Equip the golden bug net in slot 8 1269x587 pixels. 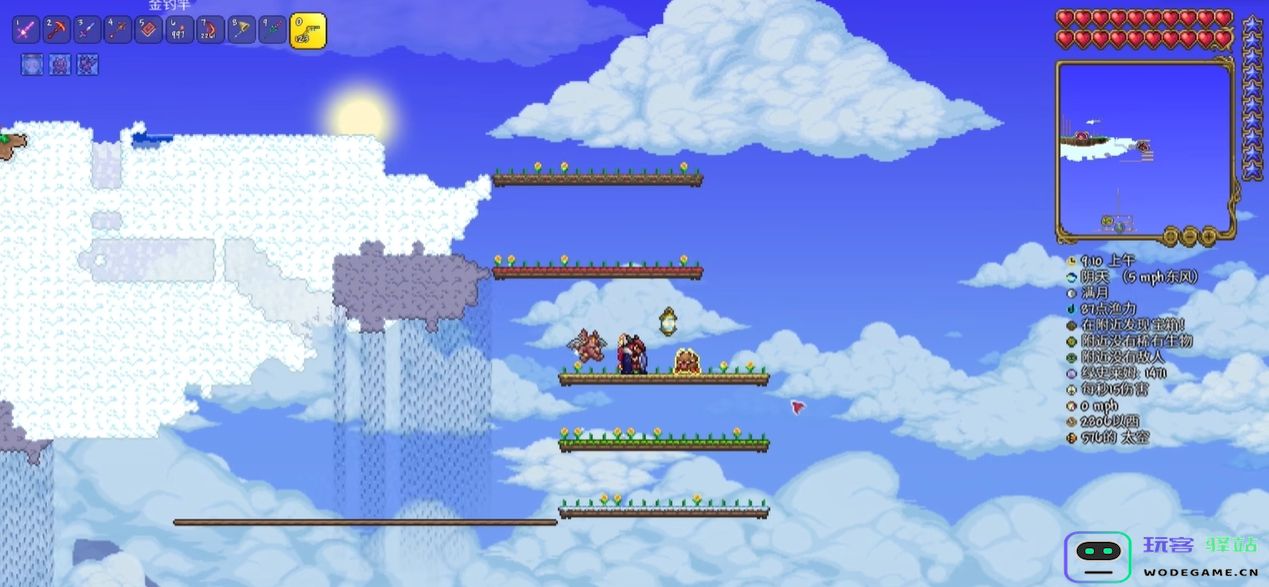click(x=242, y=30)
